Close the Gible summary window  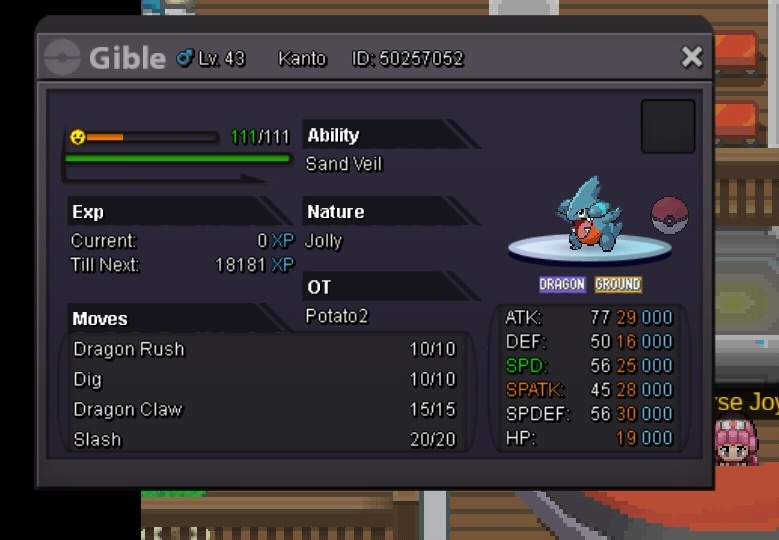coord(691,58)
